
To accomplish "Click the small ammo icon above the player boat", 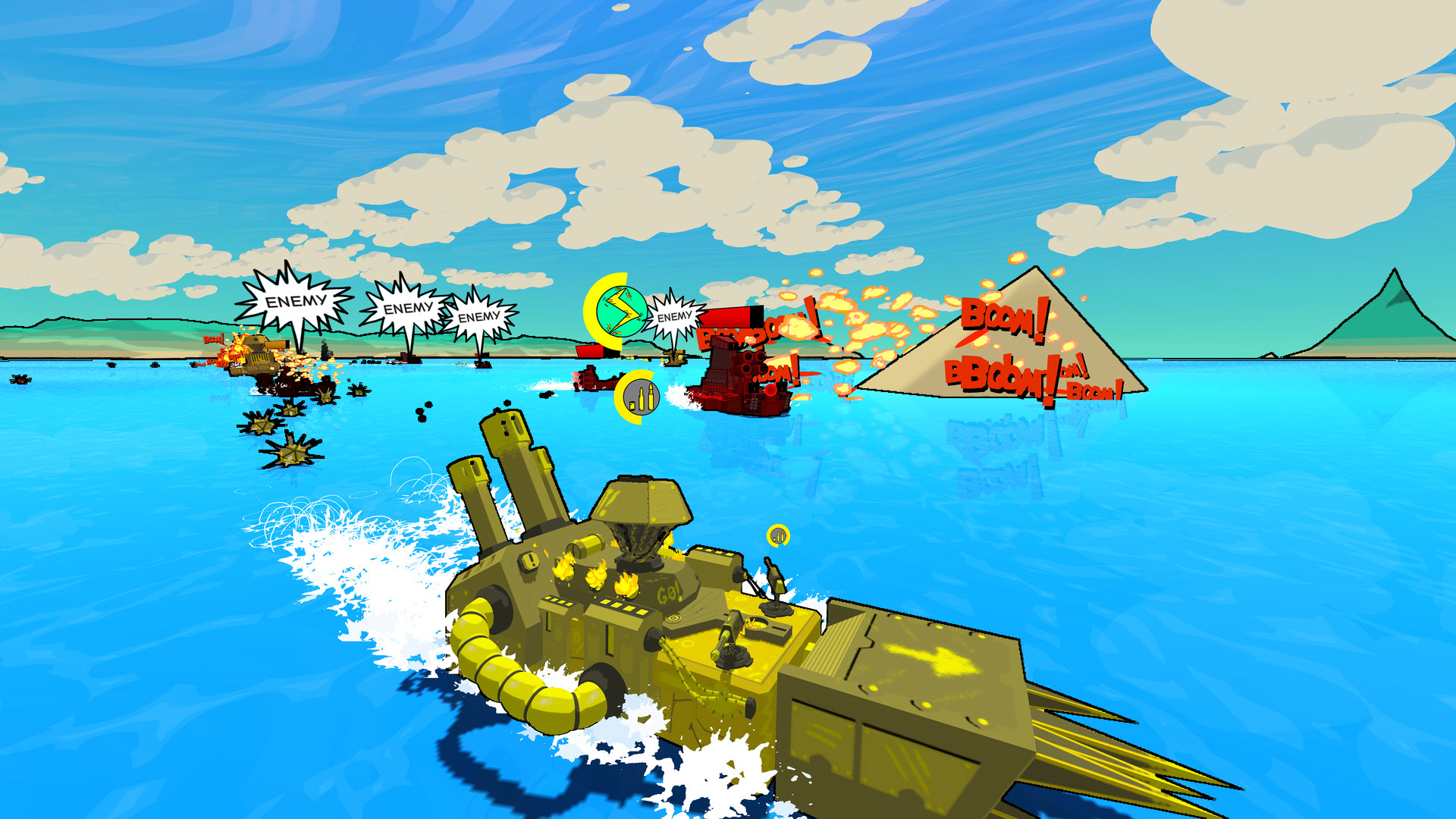I will coord(777,534).
